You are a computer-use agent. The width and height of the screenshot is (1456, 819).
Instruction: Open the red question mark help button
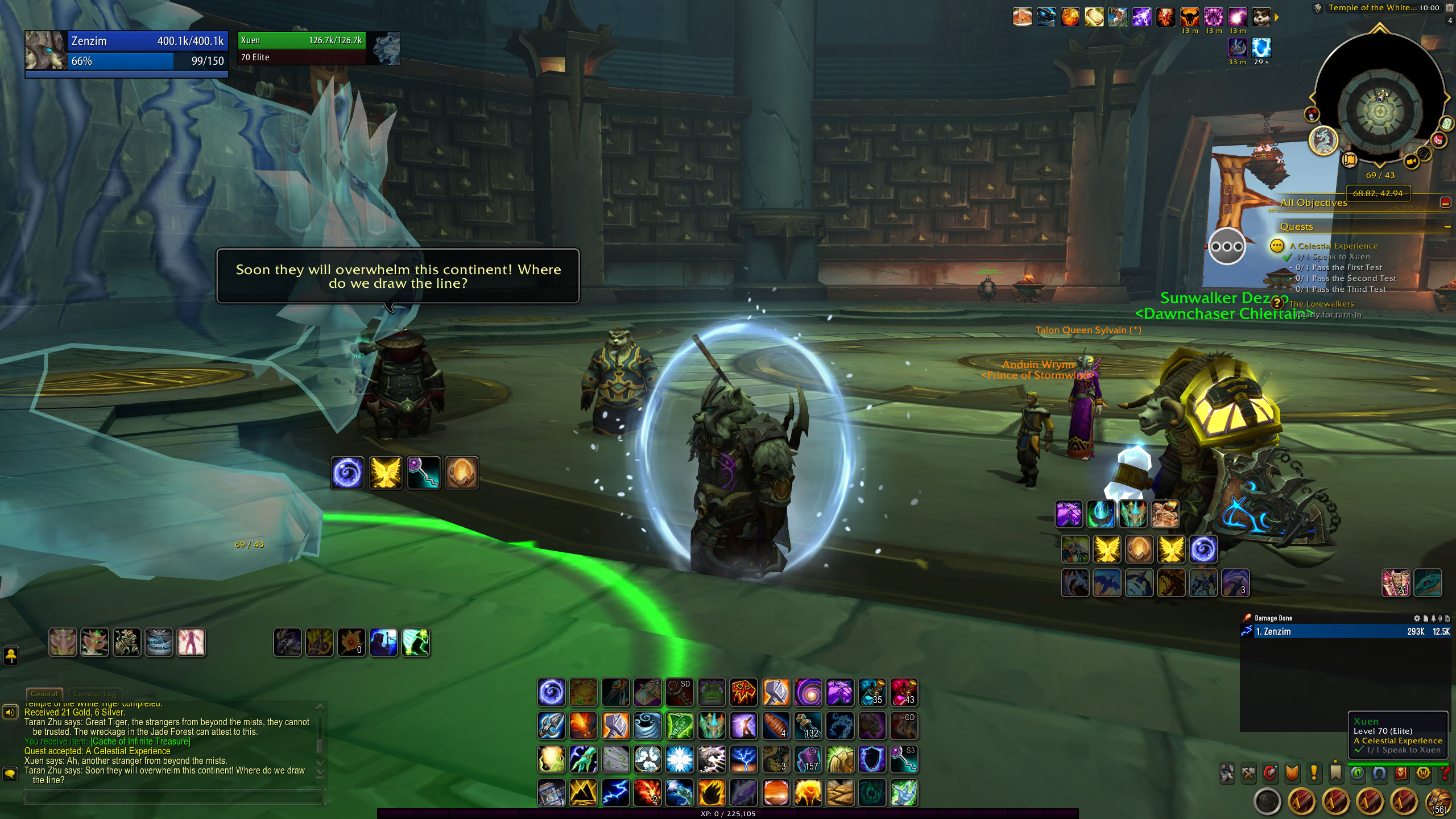pyautogui.click(x=1445, y=773)
